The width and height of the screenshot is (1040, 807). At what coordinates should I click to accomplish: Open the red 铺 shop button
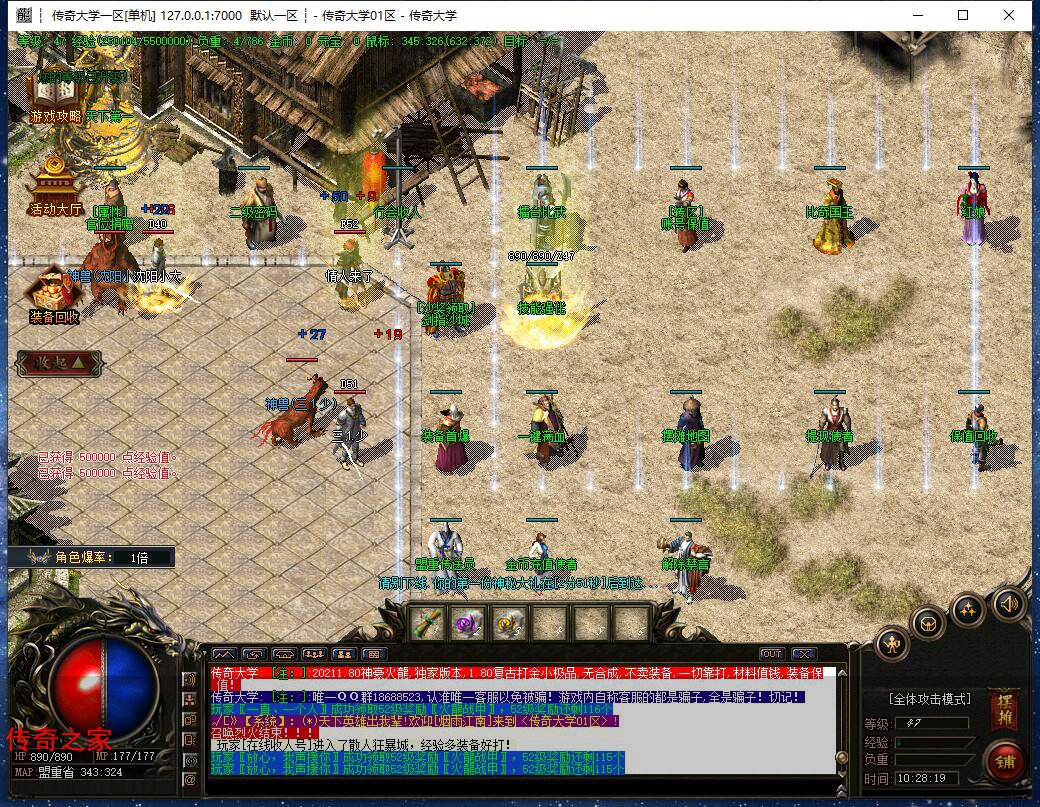tap(1003, 761)
